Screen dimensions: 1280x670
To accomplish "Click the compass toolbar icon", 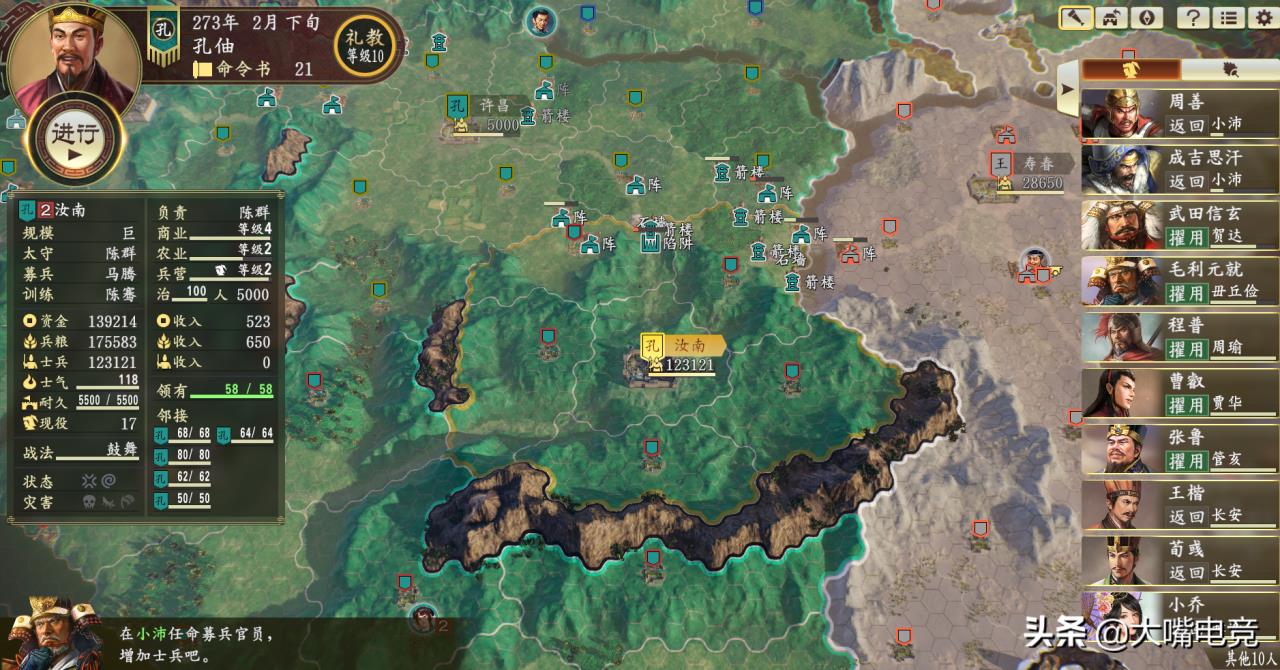I will click(1146, 17).
